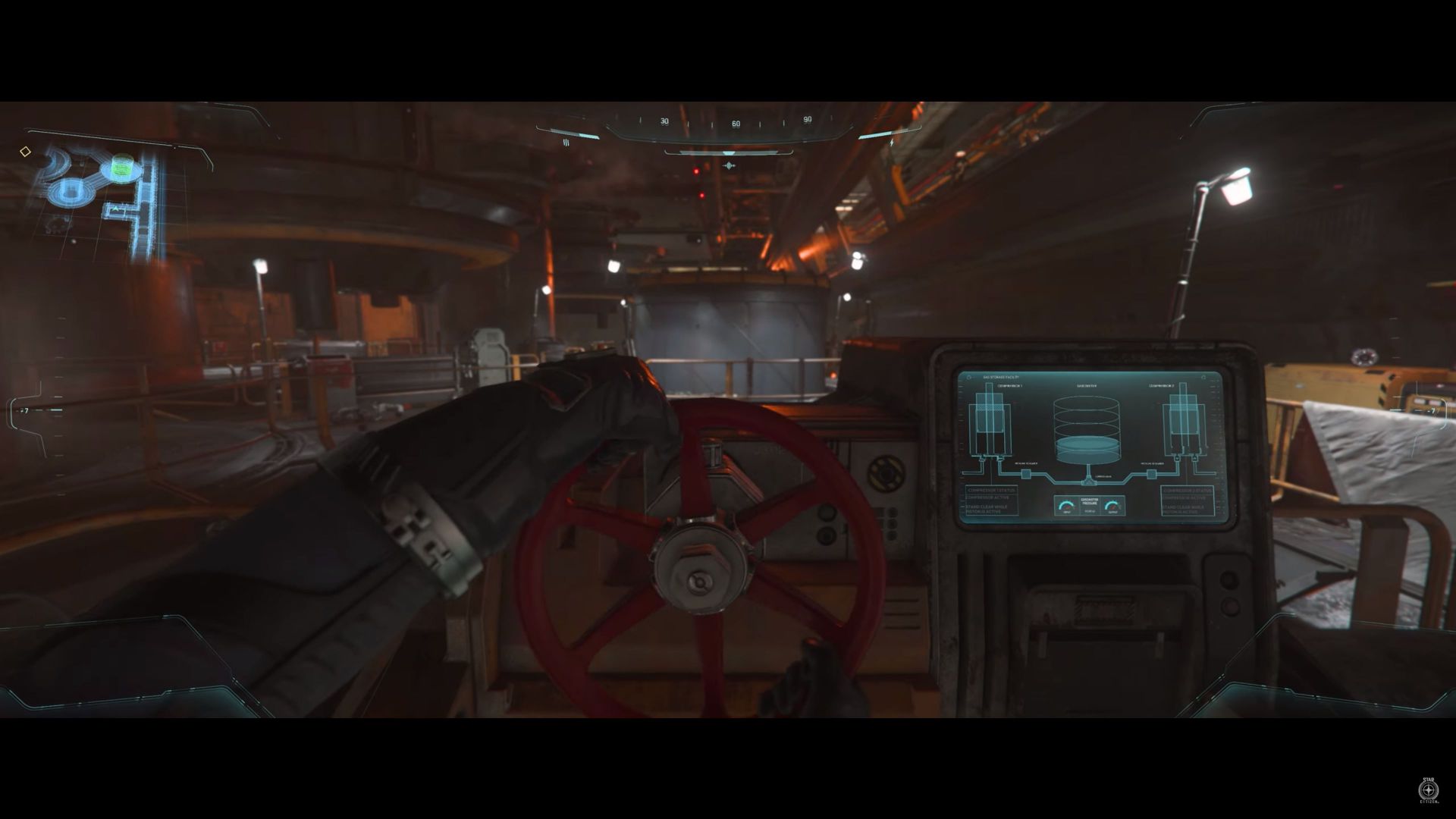Click the compass heading strip

(734, 122)
